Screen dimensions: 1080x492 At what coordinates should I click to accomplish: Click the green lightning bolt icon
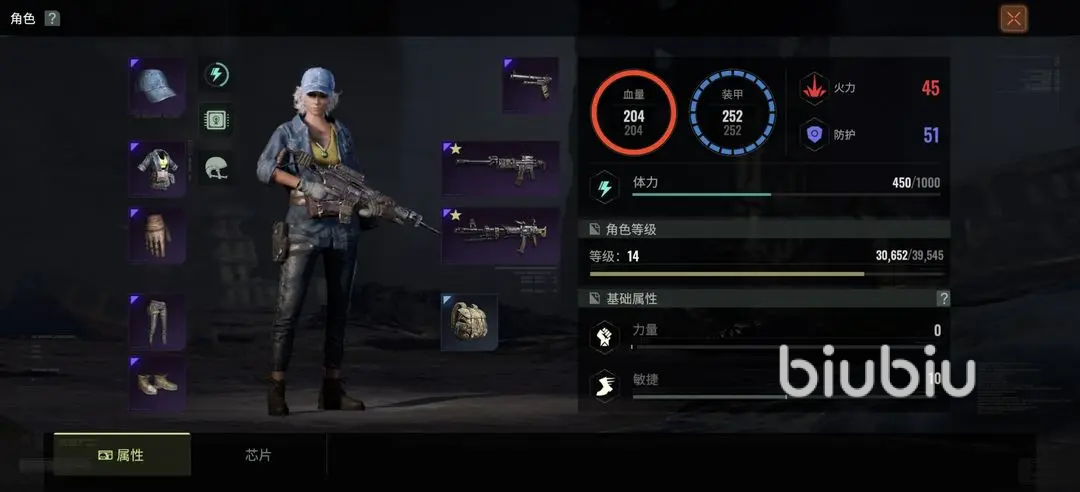pos(217,74)
